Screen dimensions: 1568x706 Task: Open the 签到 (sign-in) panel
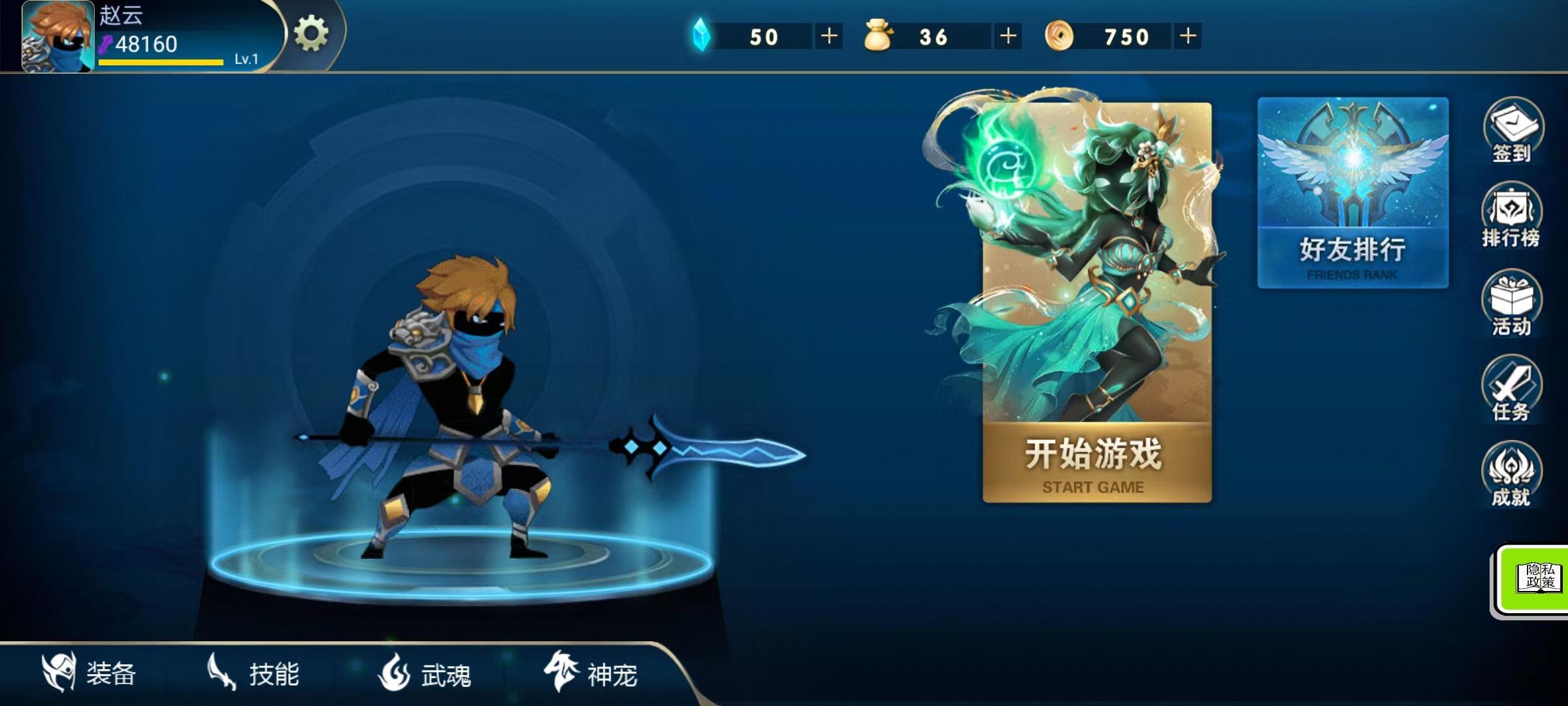pos(1511,134)
